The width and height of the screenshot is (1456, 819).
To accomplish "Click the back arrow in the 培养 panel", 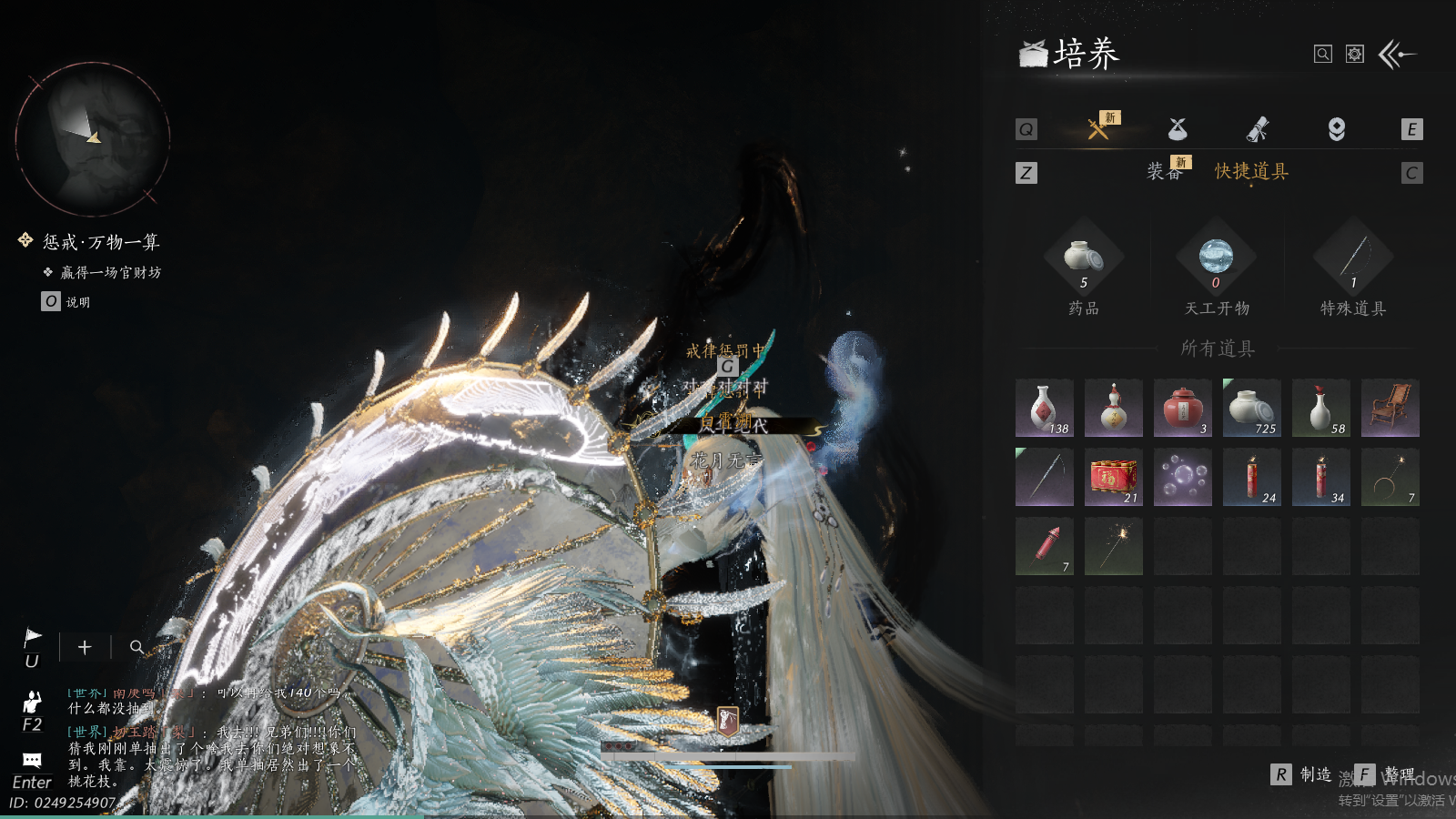I will 1397,55.
